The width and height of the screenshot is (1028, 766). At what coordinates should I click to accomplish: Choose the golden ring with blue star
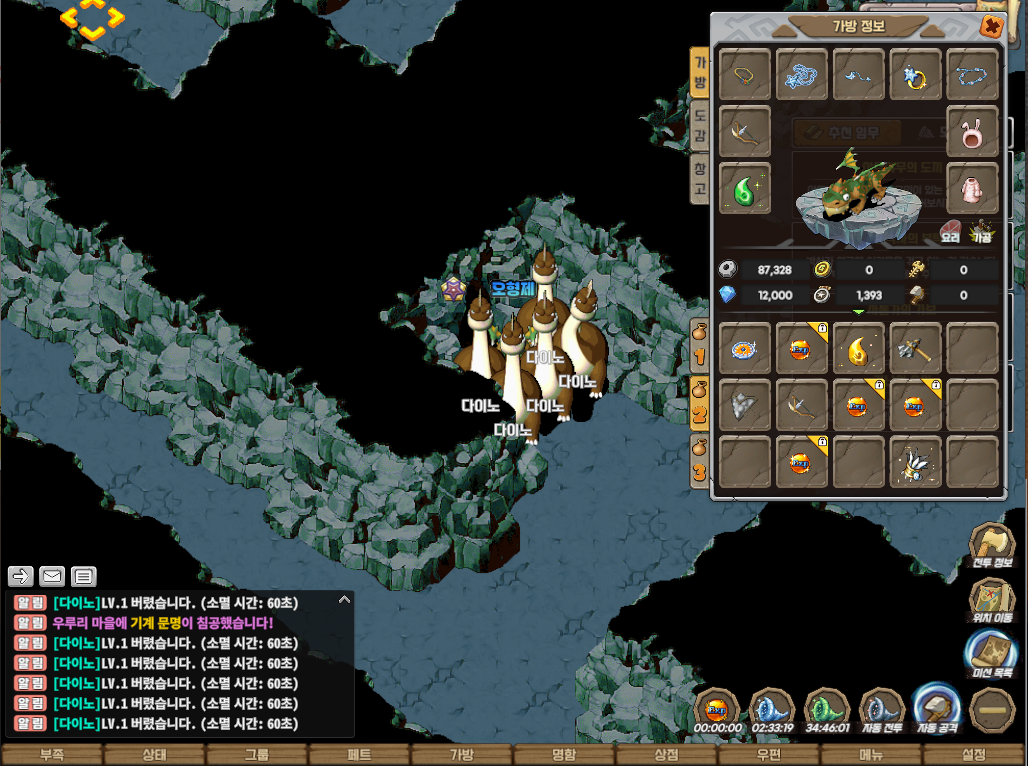(916, 74)
